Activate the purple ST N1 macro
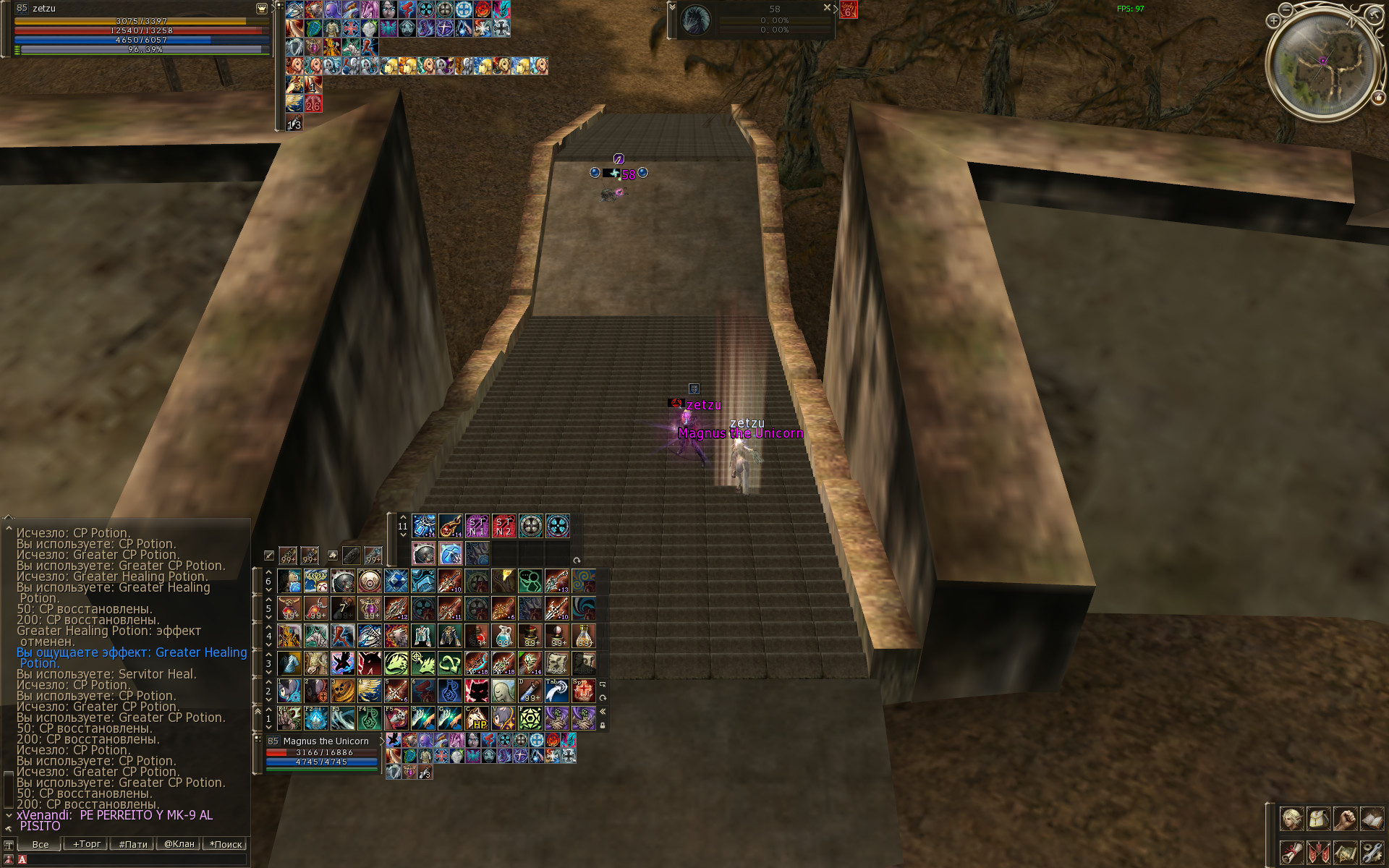 point(477,526)
